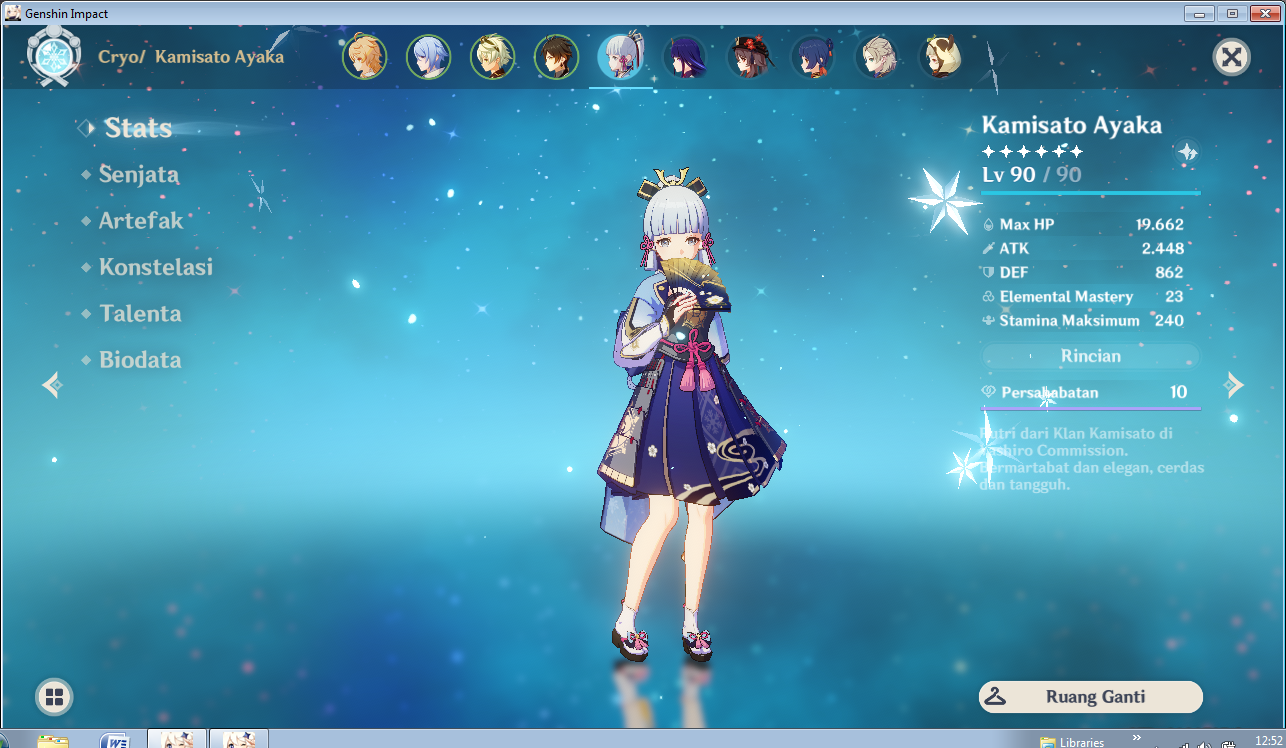Open Ruang Ganti dressing room
Viewport: 1286px width, 748px height.
1090,697
